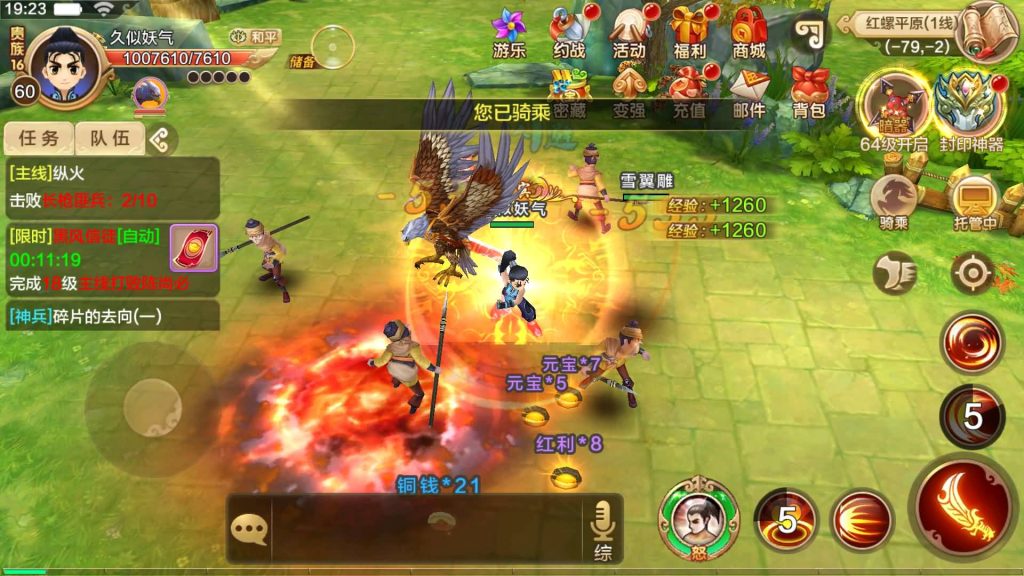
Task: Open the 活动 events menu
Action: click(x=629, y=32)
